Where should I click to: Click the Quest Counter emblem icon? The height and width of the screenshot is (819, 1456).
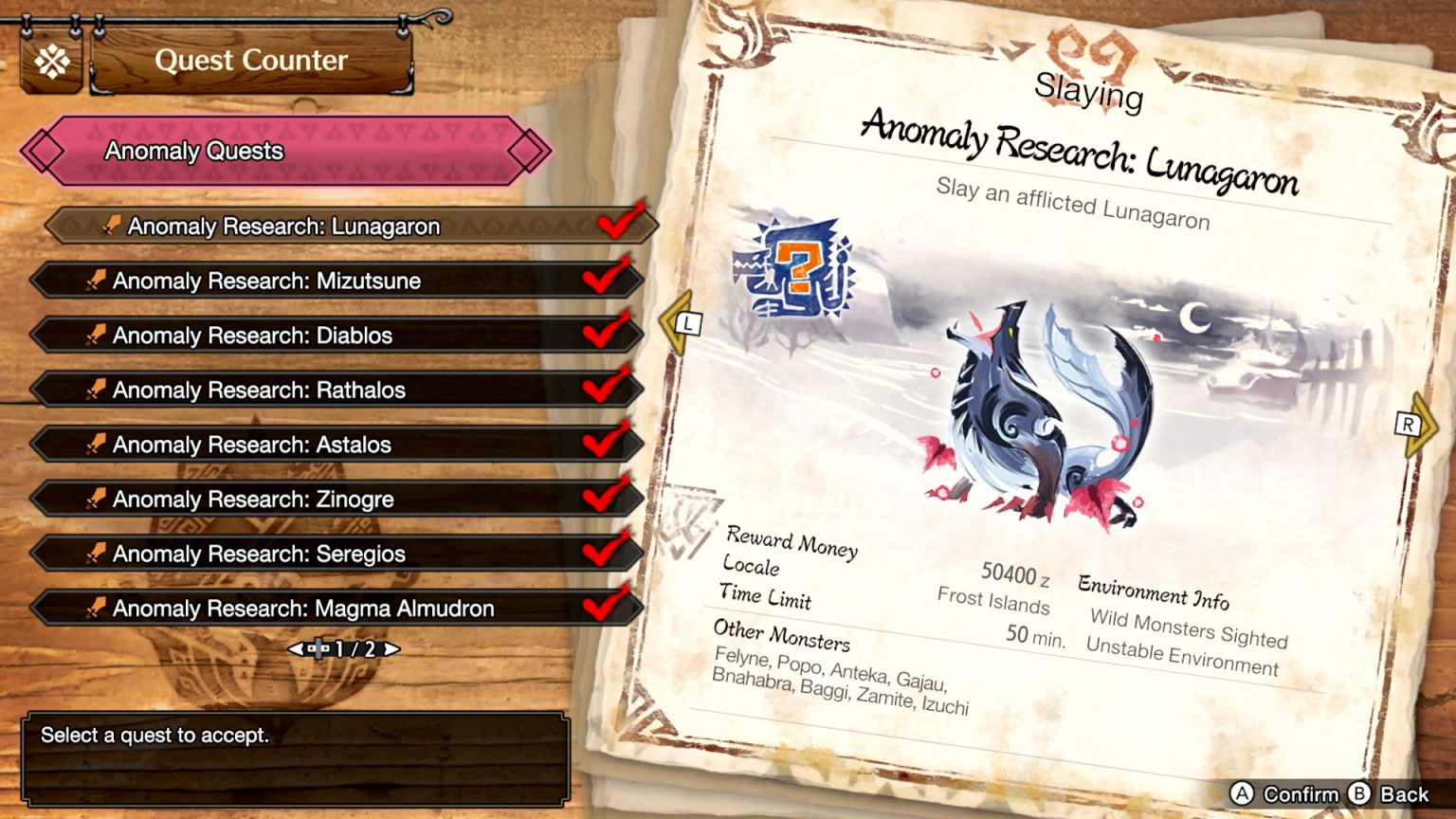(52, 63)
